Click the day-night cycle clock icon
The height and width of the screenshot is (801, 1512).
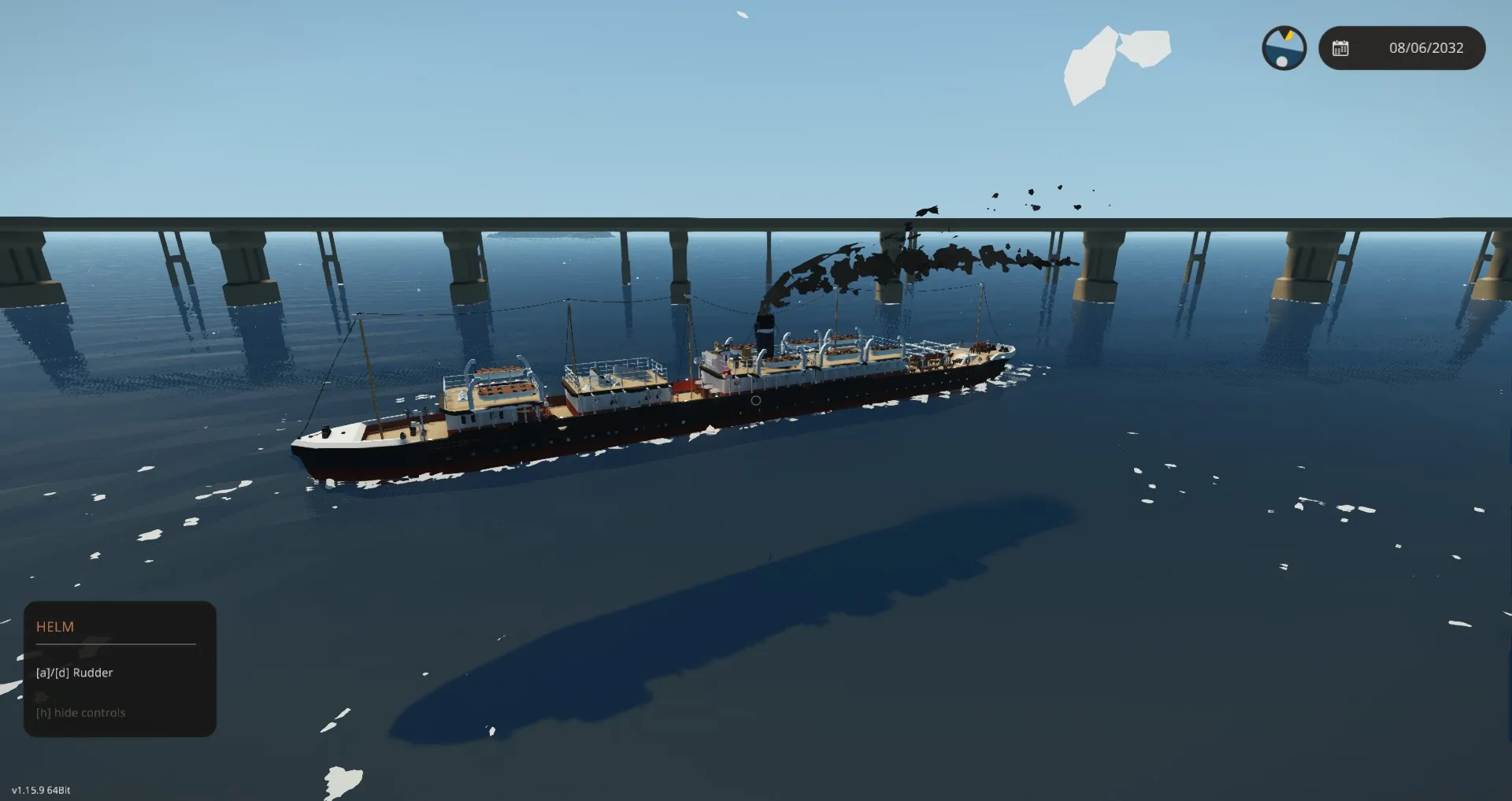[x=1284, y=48]
